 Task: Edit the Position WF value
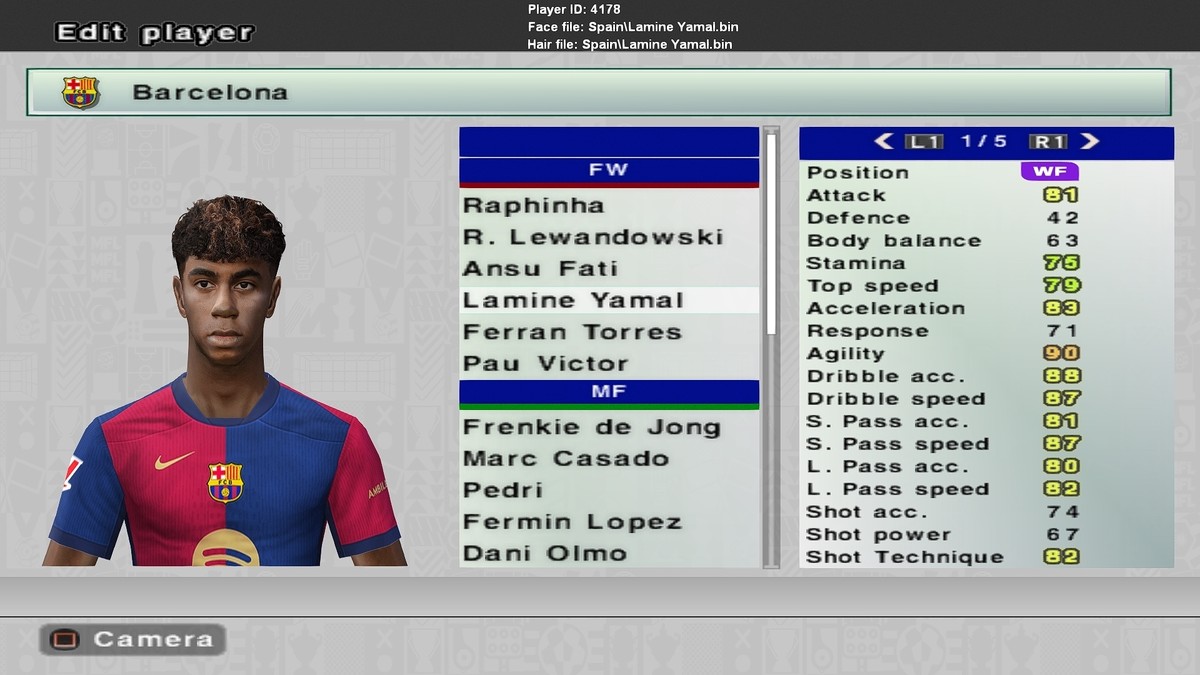pos(1049,172)
